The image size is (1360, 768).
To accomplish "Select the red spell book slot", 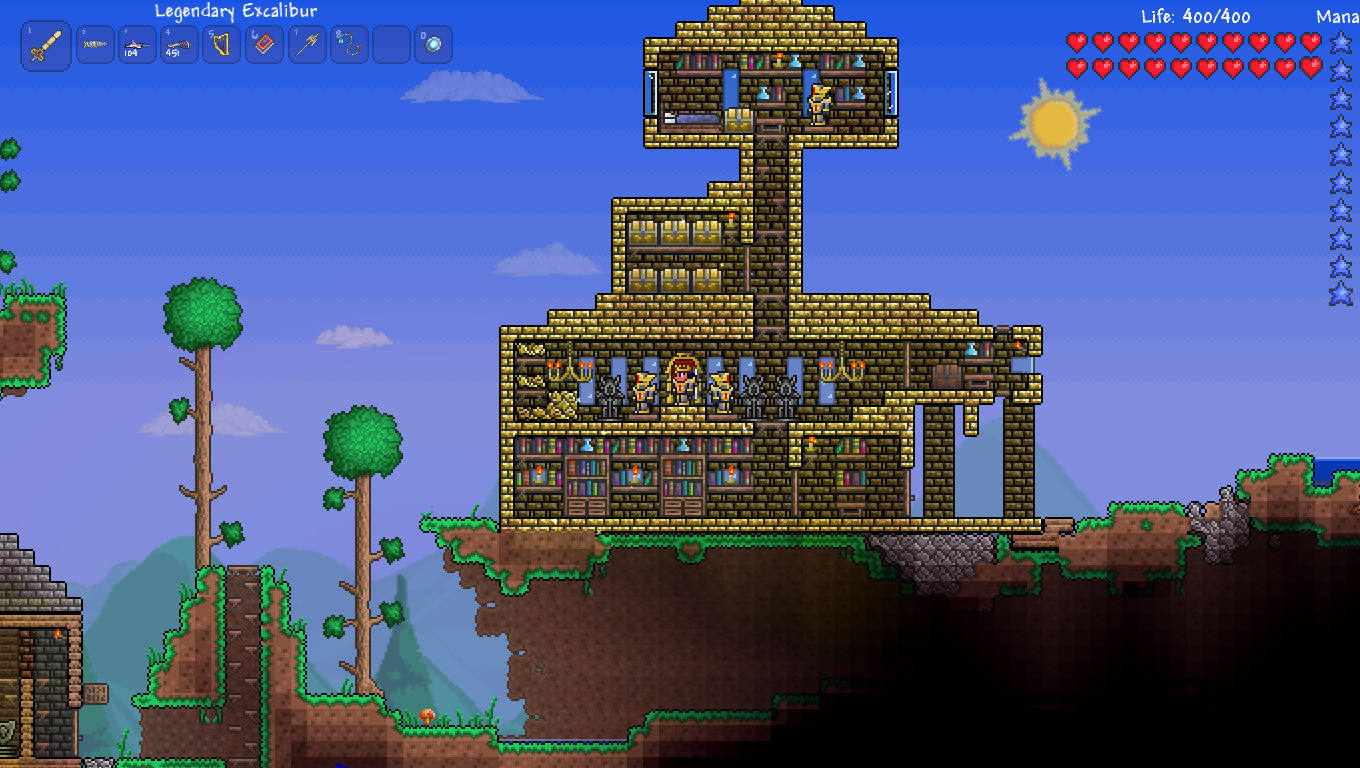I will [x=265, y=45].
